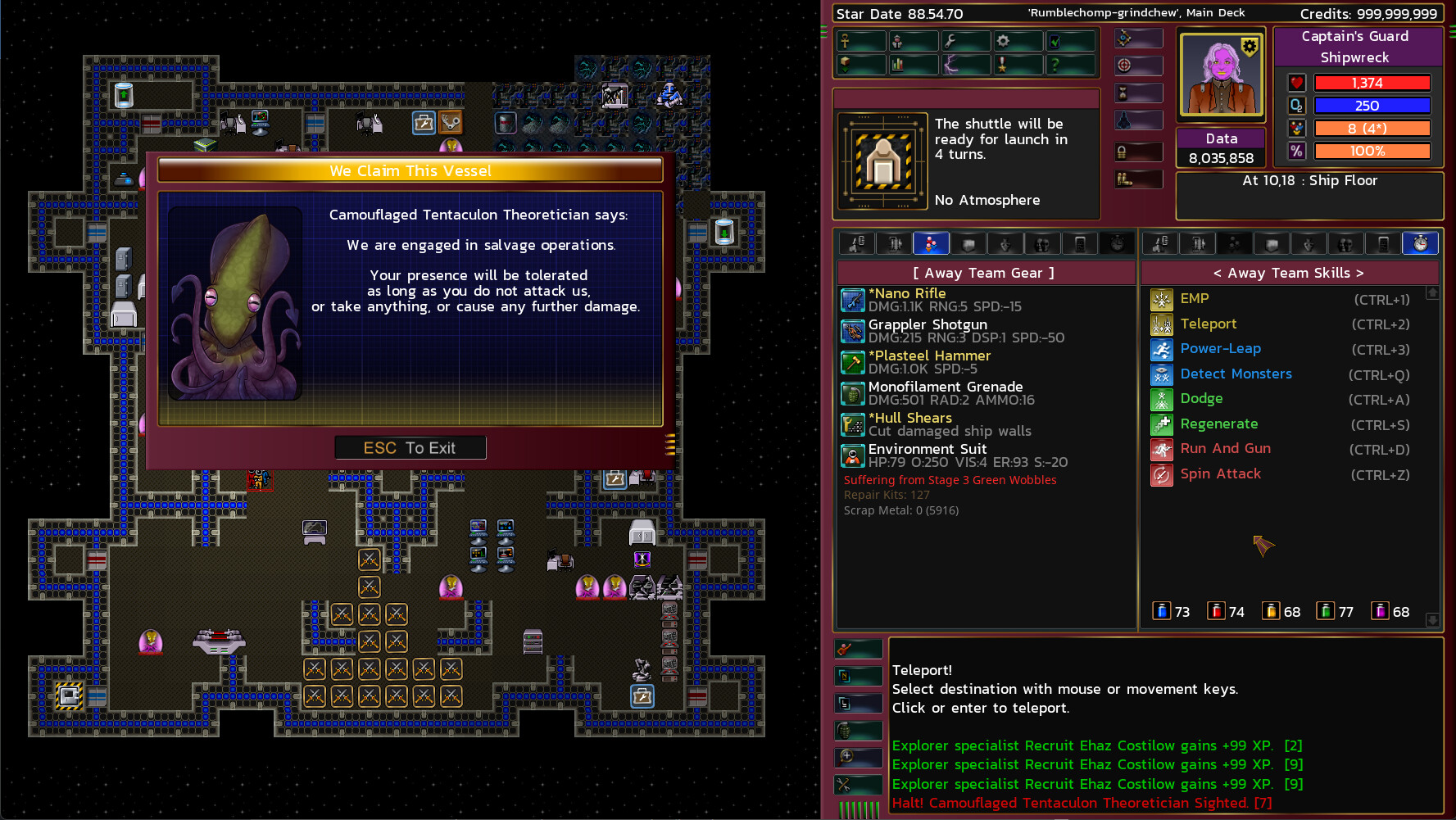This screenshot has width=1456, height=820.
Task: Enable the green checkmark confirm toggle
Action: [1055, 41]
